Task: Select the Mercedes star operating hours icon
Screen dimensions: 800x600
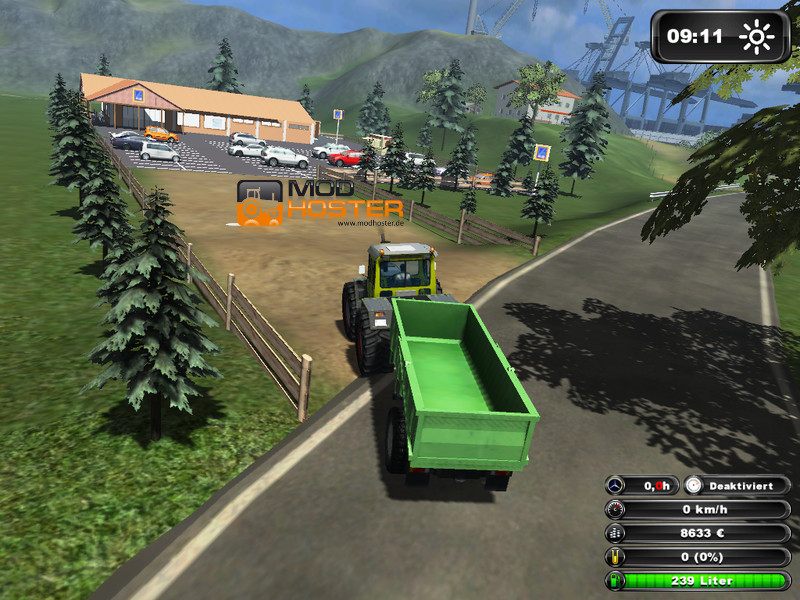Action: pyautogui.click(x=616, y=485)
